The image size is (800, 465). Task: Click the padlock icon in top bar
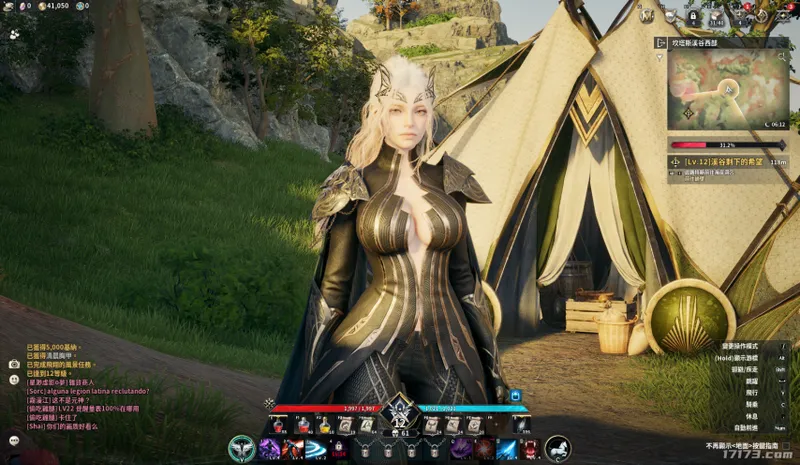[x=693, y=17]
